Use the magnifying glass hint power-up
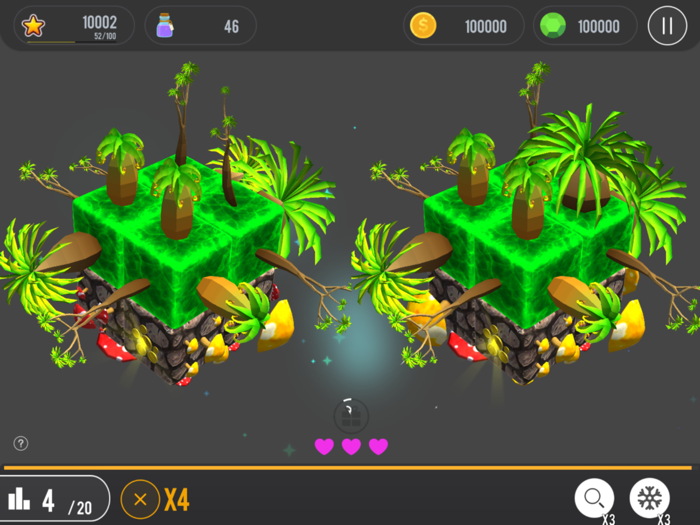This screenshot has width=700, height=525. tap(594, 497)
